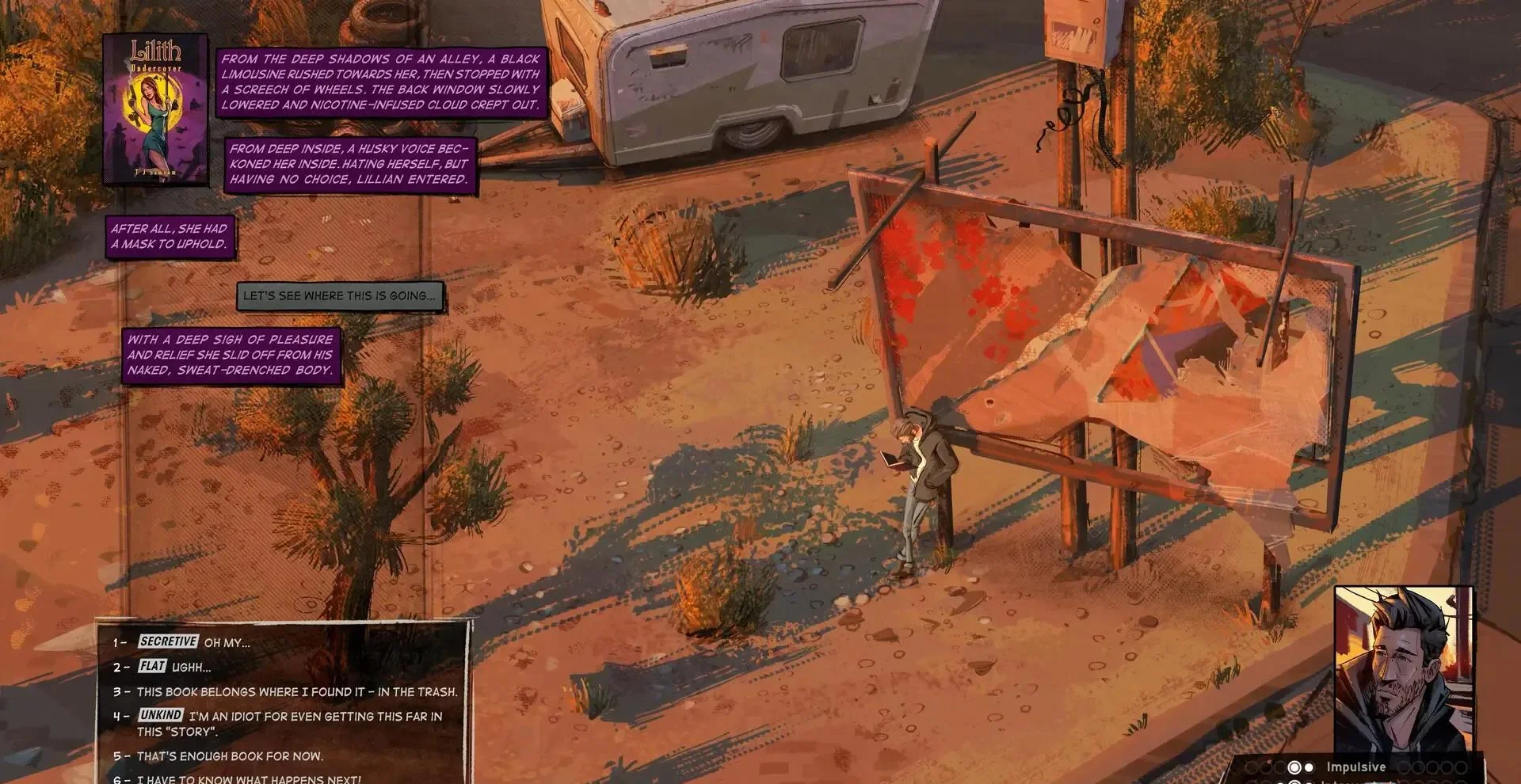Click the Lilith Undercover book cover
Image resolution: width=1521 pixels, height=784 pixels.
click(x=155, y=109)
